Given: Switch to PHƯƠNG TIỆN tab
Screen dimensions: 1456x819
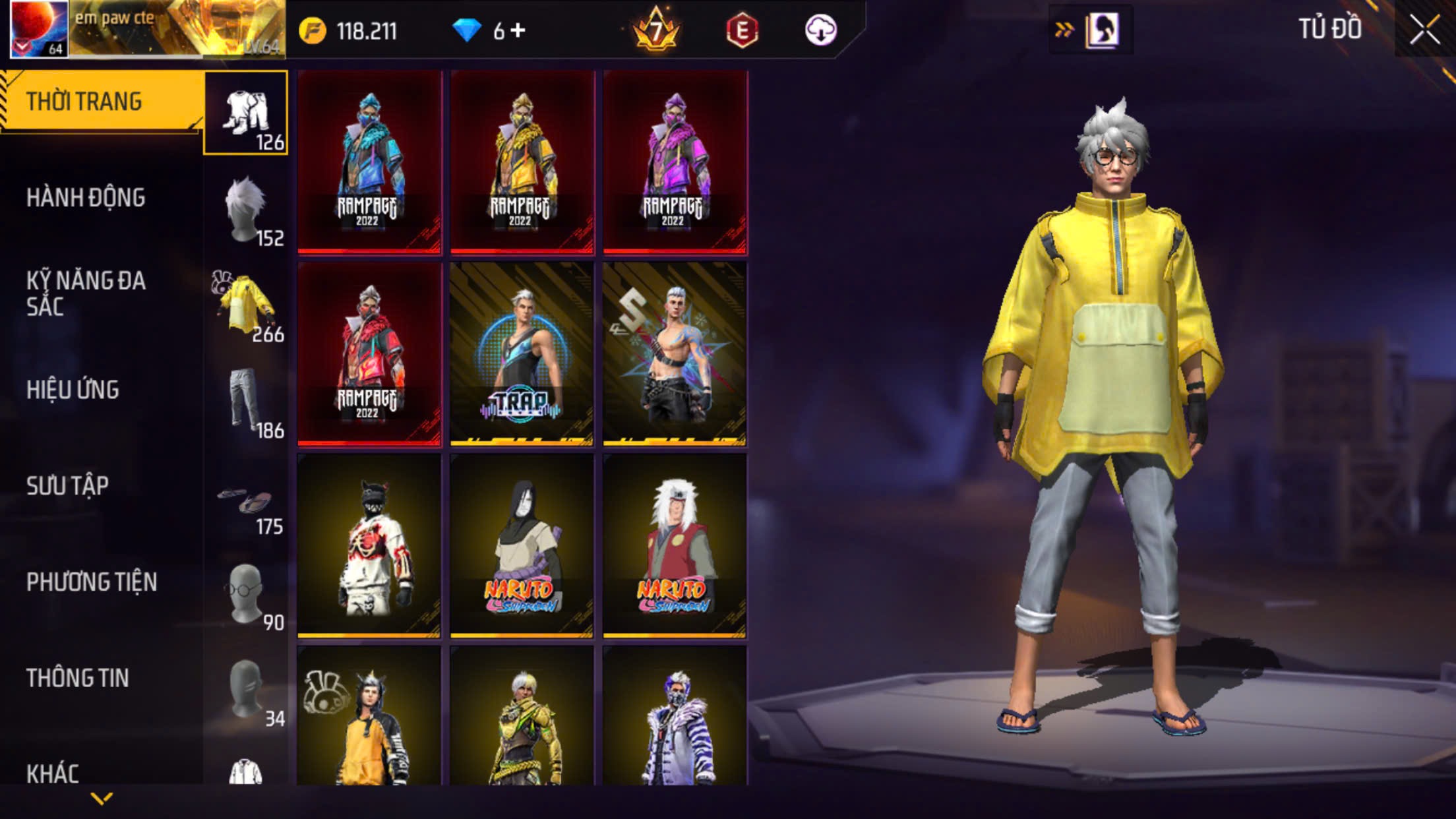Looking at the screenshot, I should pyautogui.click(x=92, y=582).
